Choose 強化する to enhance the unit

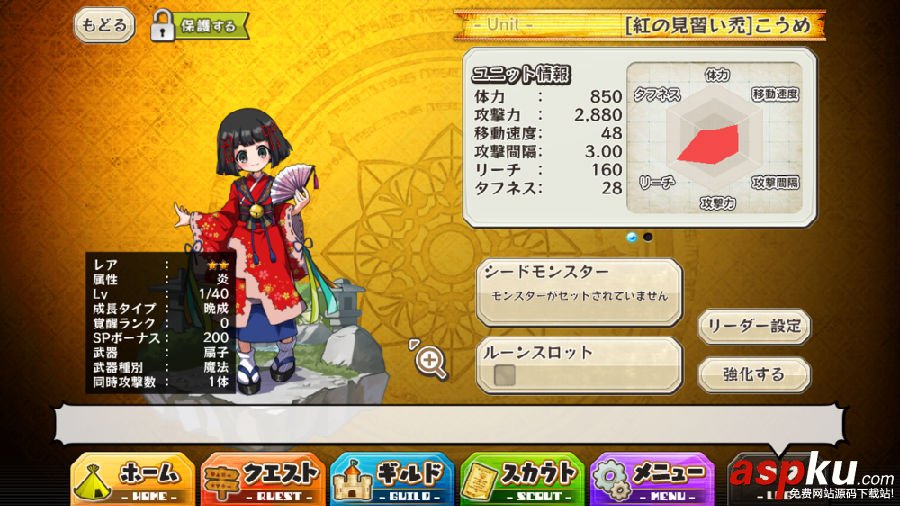(754, 374)
